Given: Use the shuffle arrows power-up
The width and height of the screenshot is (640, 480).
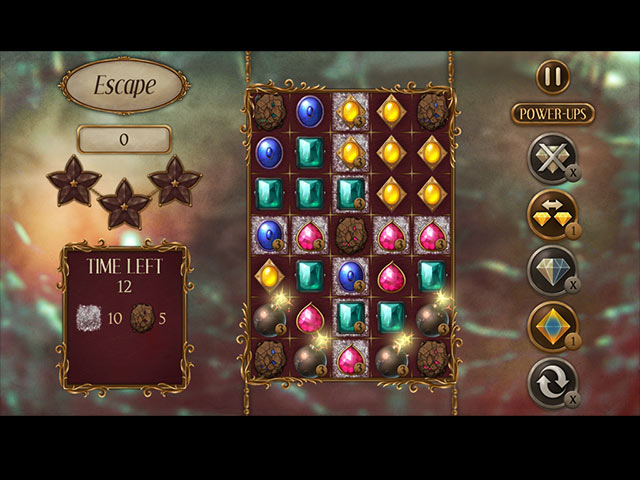Looking at the screenshot, I should pyautogui.click(x=551, y=383).
